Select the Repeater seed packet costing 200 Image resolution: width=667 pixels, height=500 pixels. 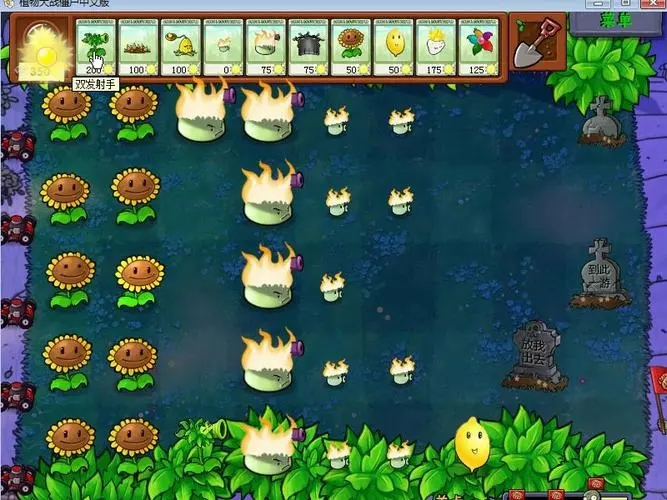click(97, 47)
